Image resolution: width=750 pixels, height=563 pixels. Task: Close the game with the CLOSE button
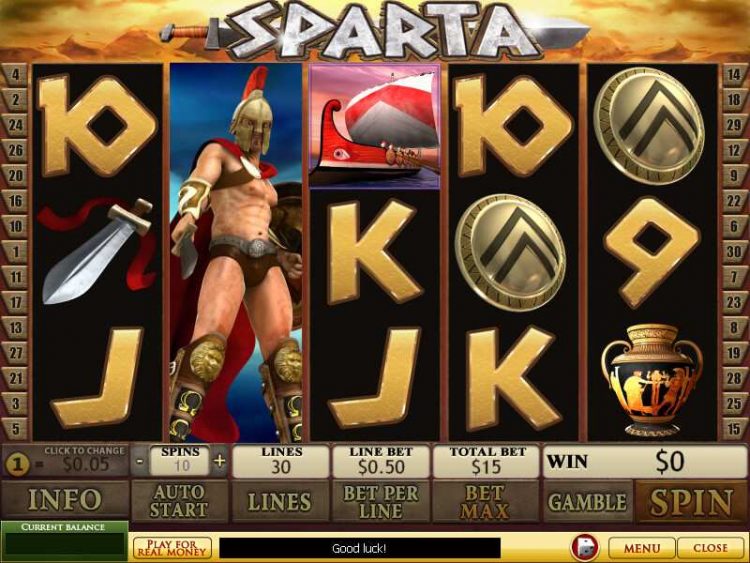click(710, 548)
